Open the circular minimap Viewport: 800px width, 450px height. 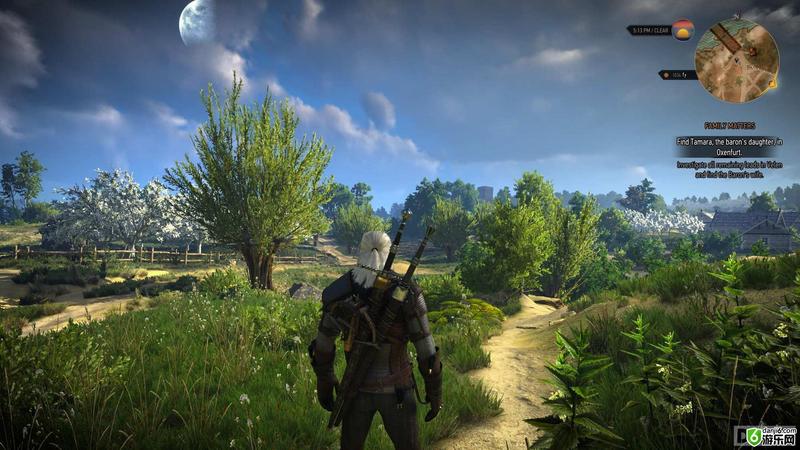pos(737,62)
